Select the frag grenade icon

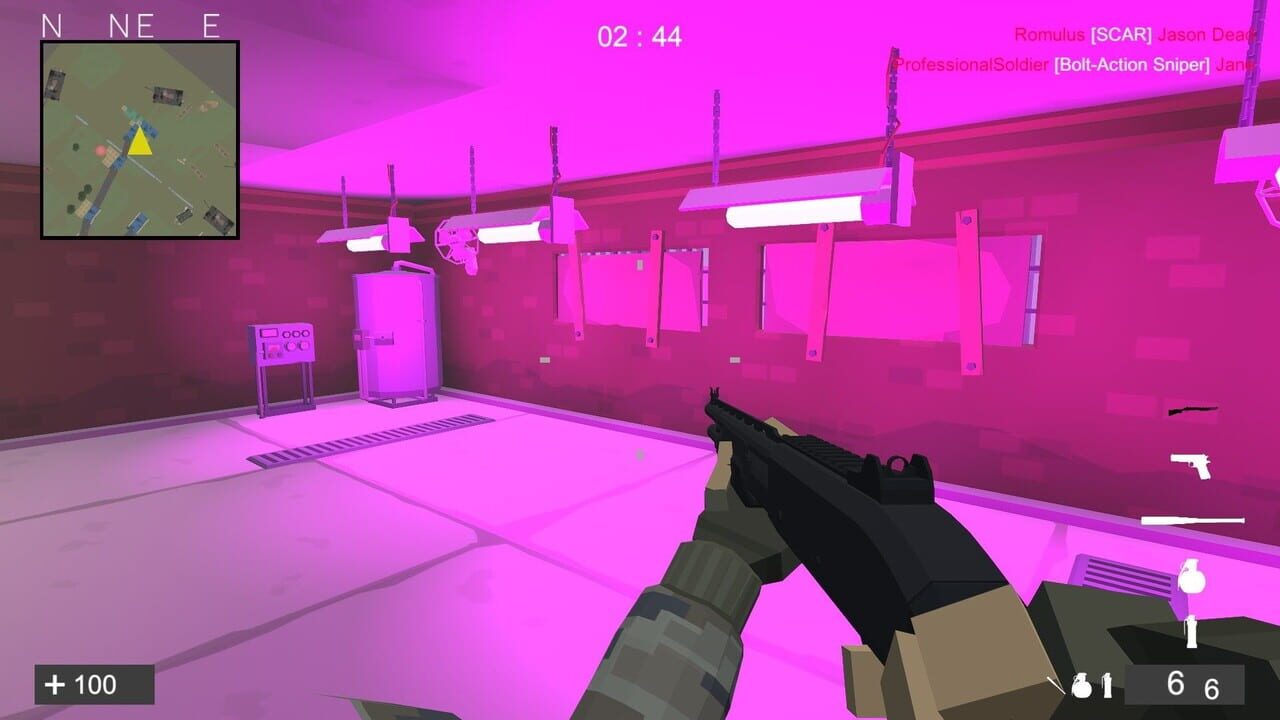point(1194,578)
